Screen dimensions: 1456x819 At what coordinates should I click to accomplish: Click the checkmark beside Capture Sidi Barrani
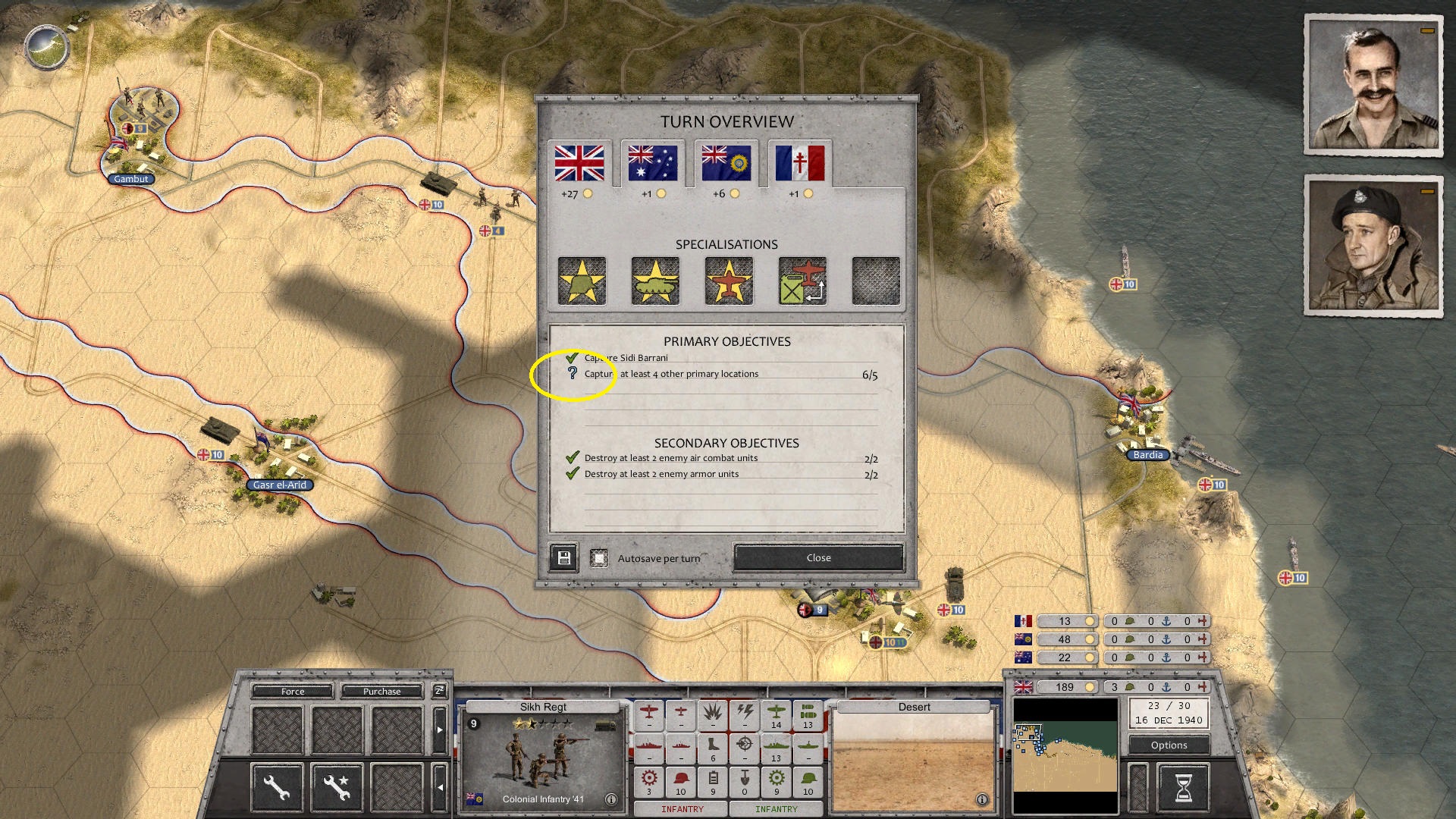(571, 357)
